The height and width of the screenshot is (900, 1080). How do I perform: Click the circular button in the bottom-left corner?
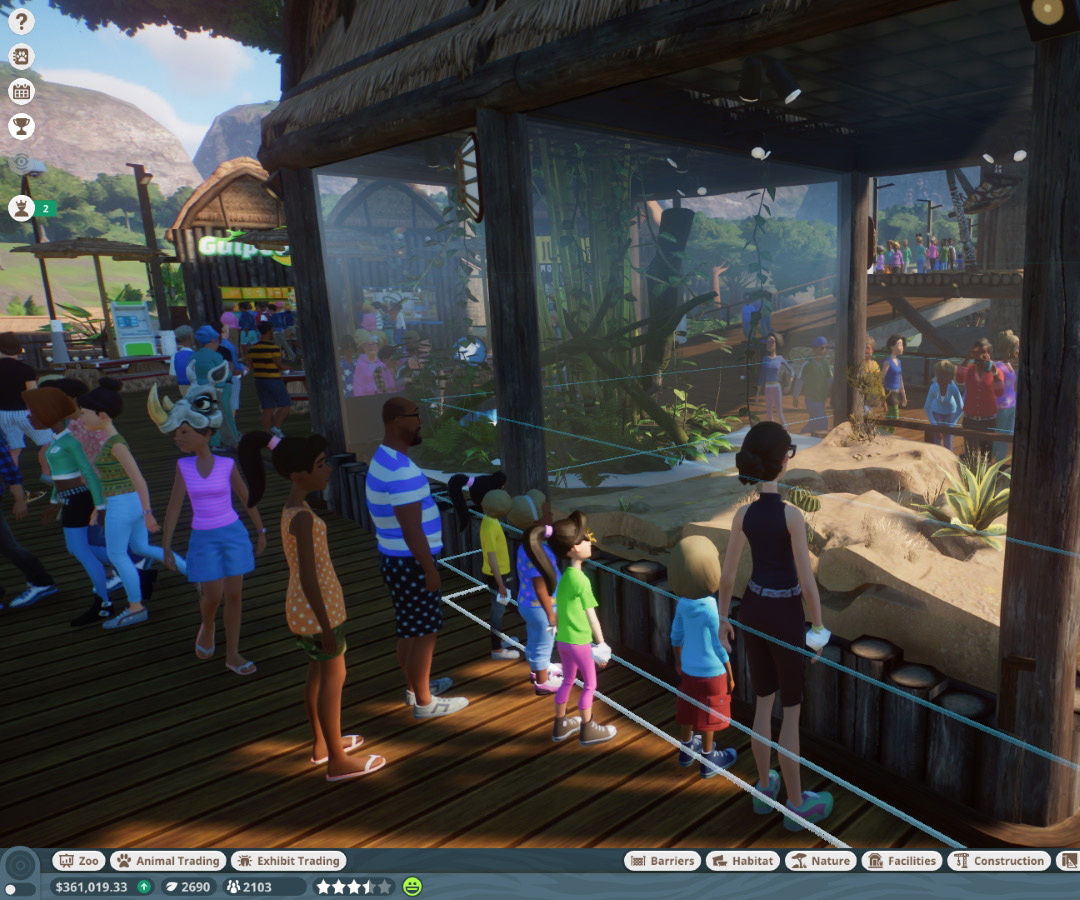[19, 866]
